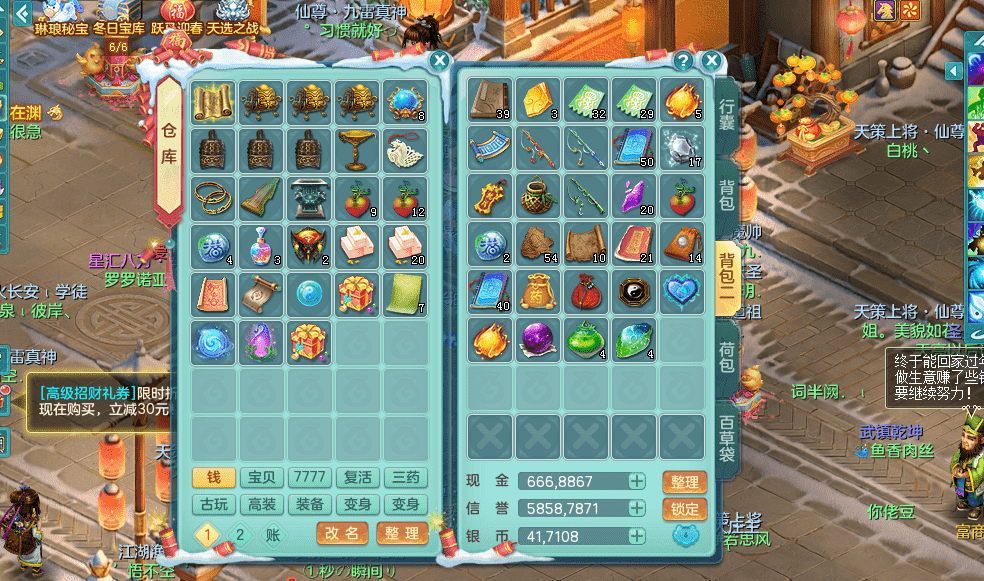Click the 改名 rename button
Viewport: 984px width, 581px height.
[x=342, y=533]
